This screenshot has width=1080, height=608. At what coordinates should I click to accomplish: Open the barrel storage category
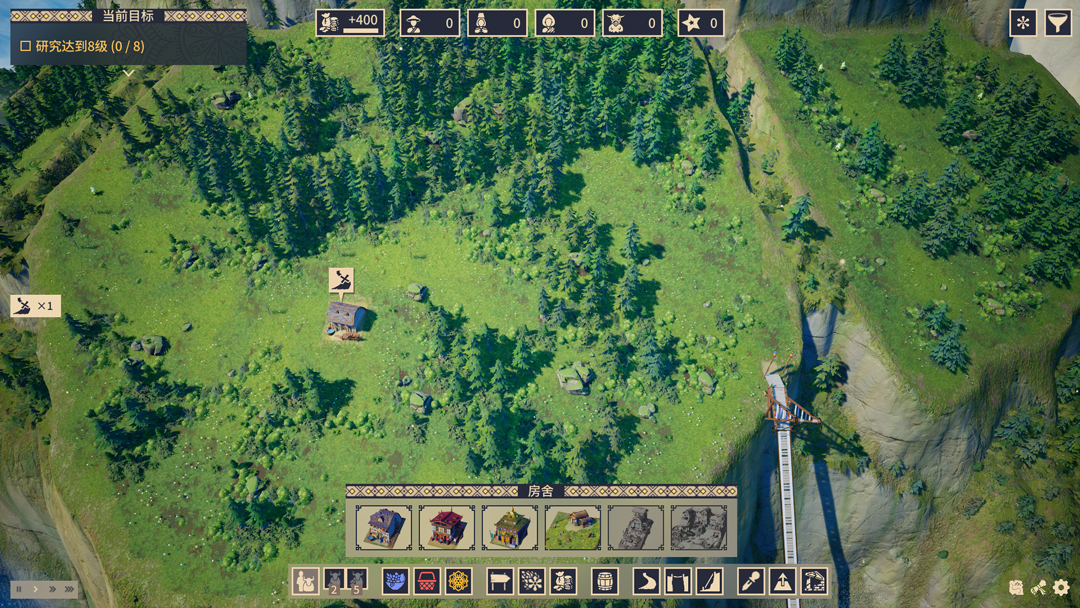tap(604, 581)
